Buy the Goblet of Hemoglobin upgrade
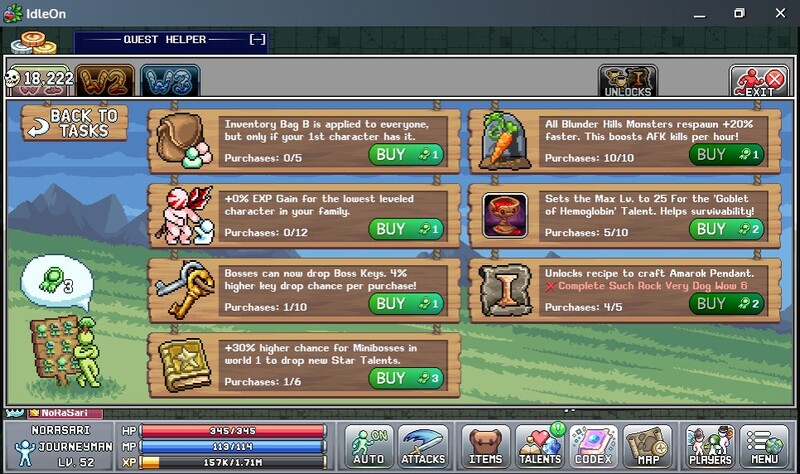800x474 pixels. [726, 229]
